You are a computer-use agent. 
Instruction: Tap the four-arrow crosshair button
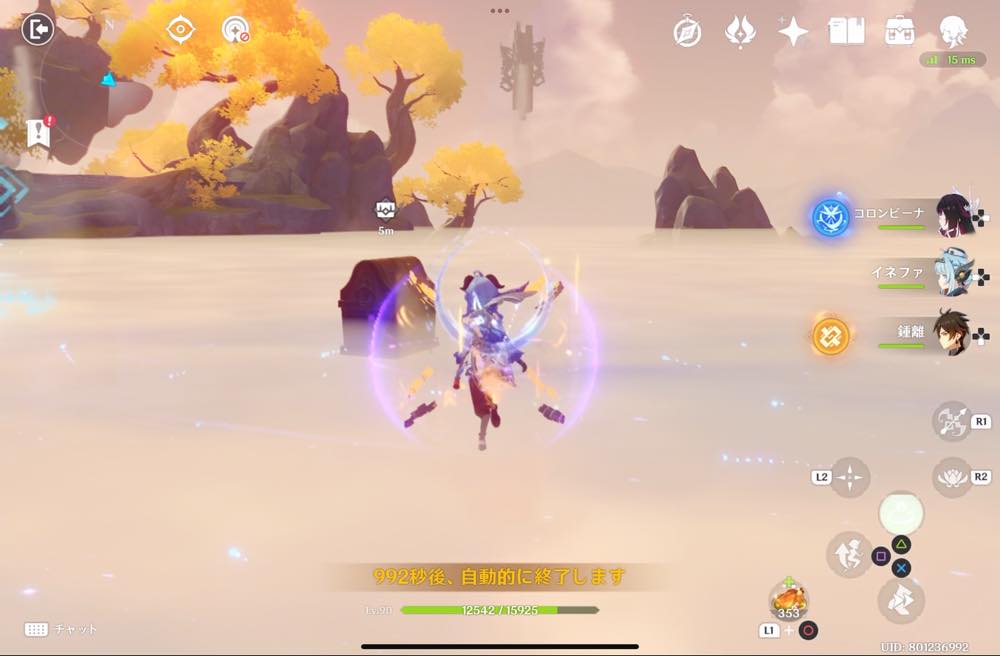tap(849, 477)
